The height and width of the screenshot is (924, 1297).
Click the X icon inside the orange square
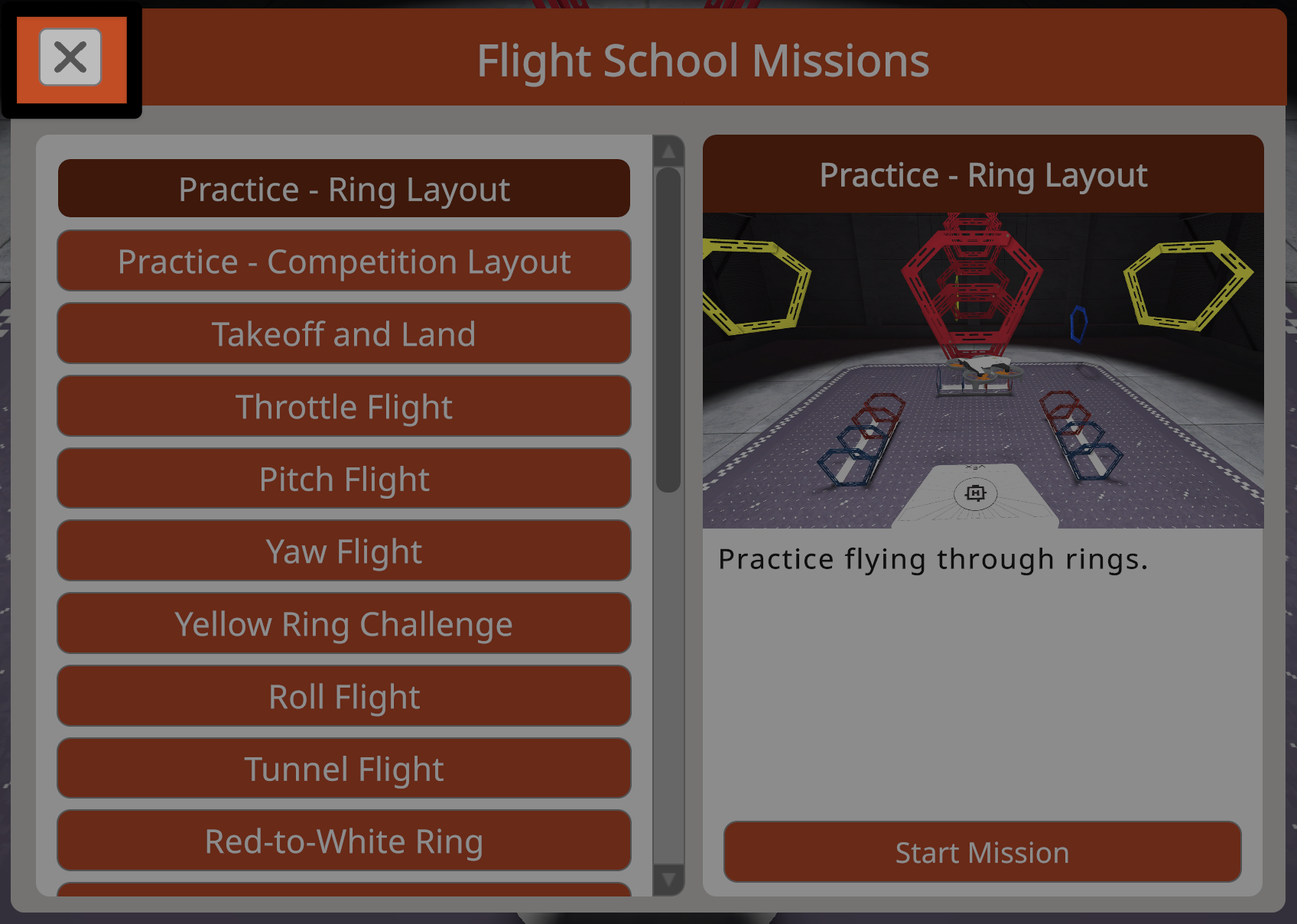click(70, 57)
